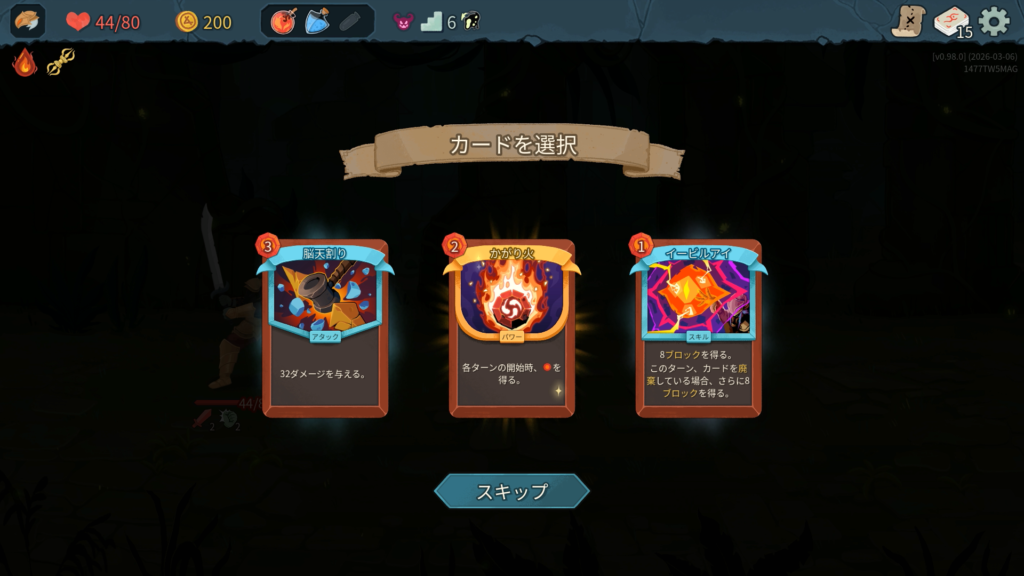
Task: Select the かがり火 power card
Action: coord(511,328)
